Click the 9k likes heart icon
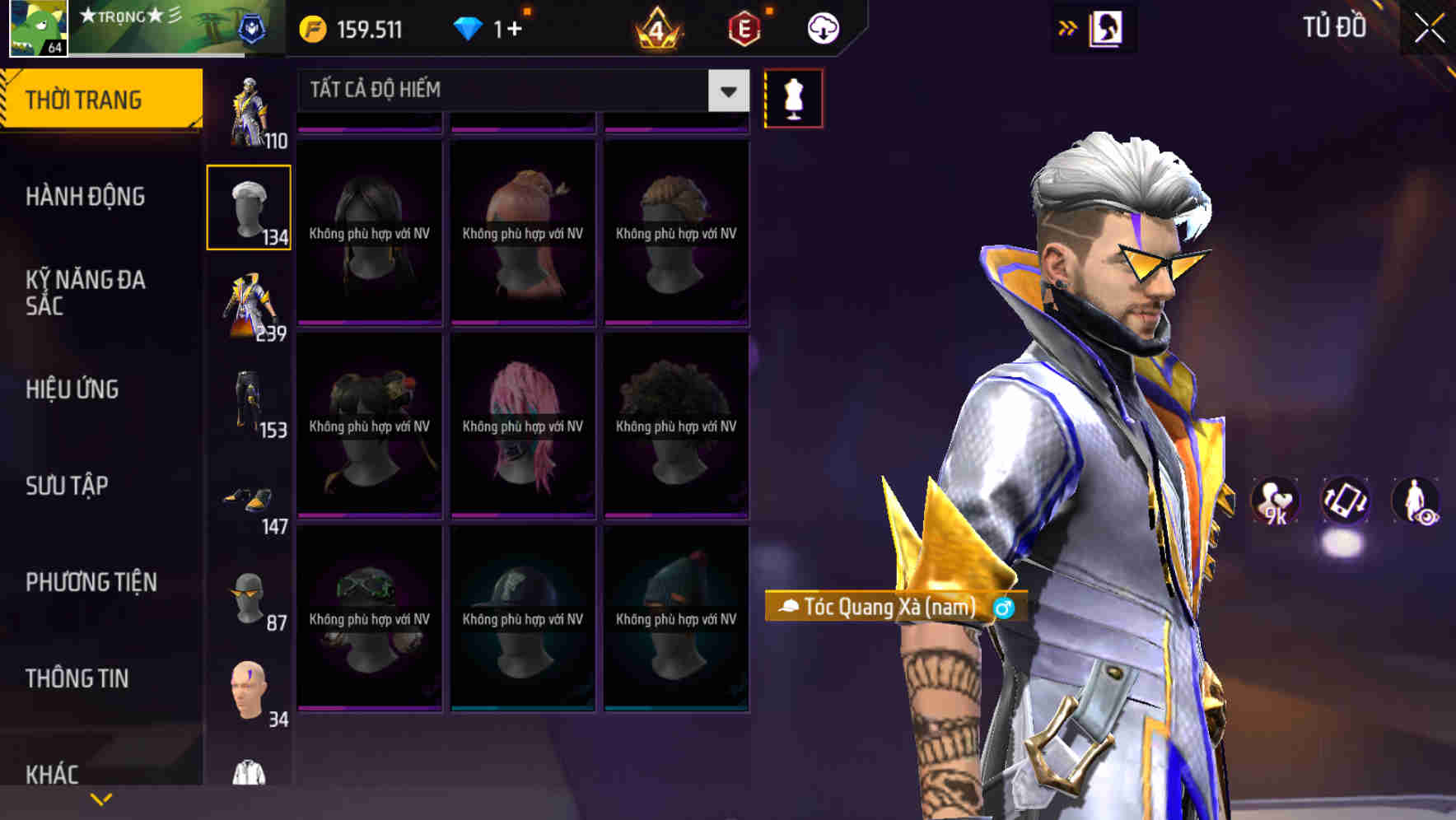This screenshot has height=820, width=1456. pos(1275,501)
